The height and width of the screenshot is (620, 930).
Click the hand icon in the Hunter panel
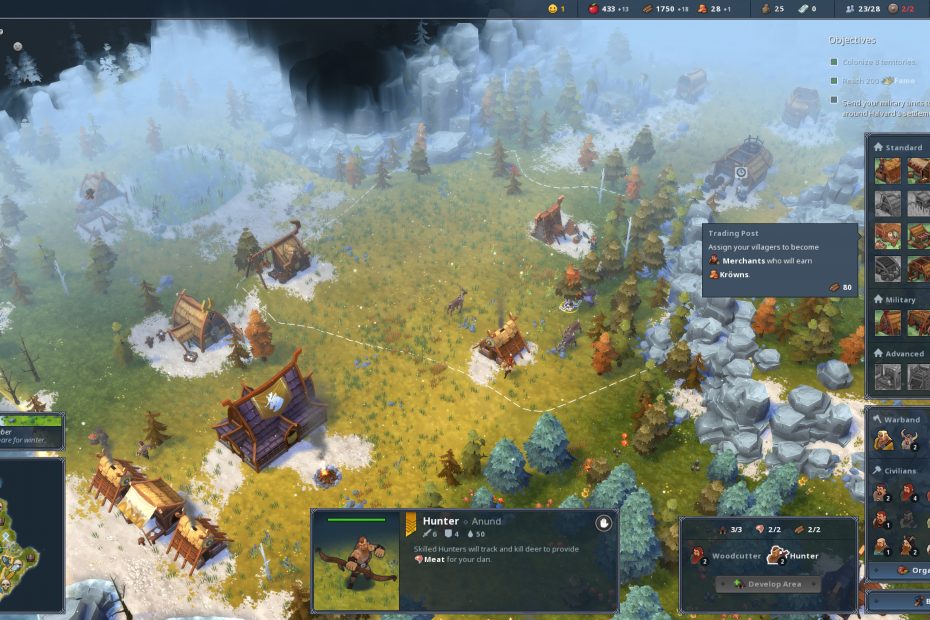[603, 523]
